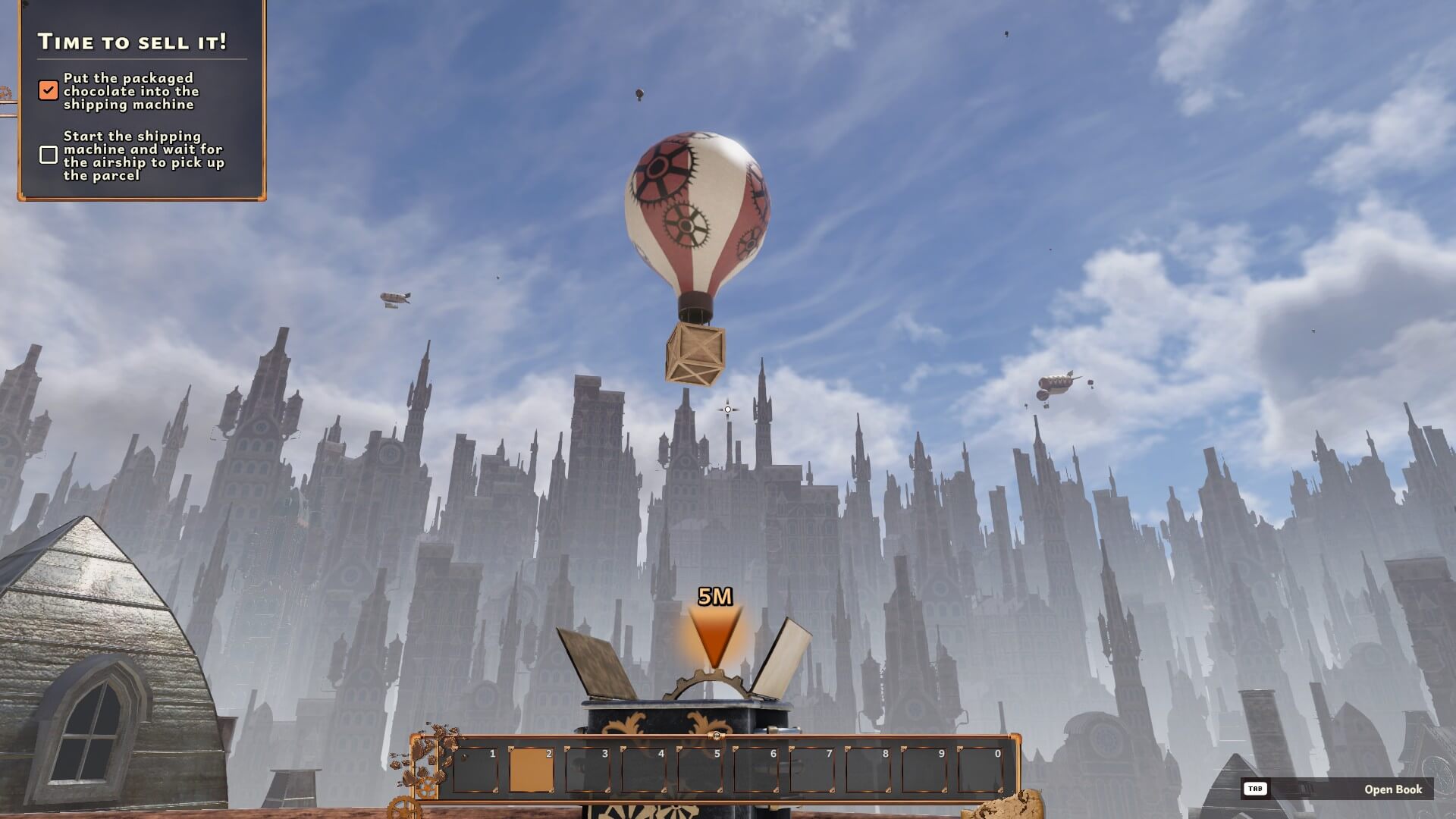Viewport: 1456px width, 819px height.
Task: Pick hotbar slot number 5
Action: 699,770
